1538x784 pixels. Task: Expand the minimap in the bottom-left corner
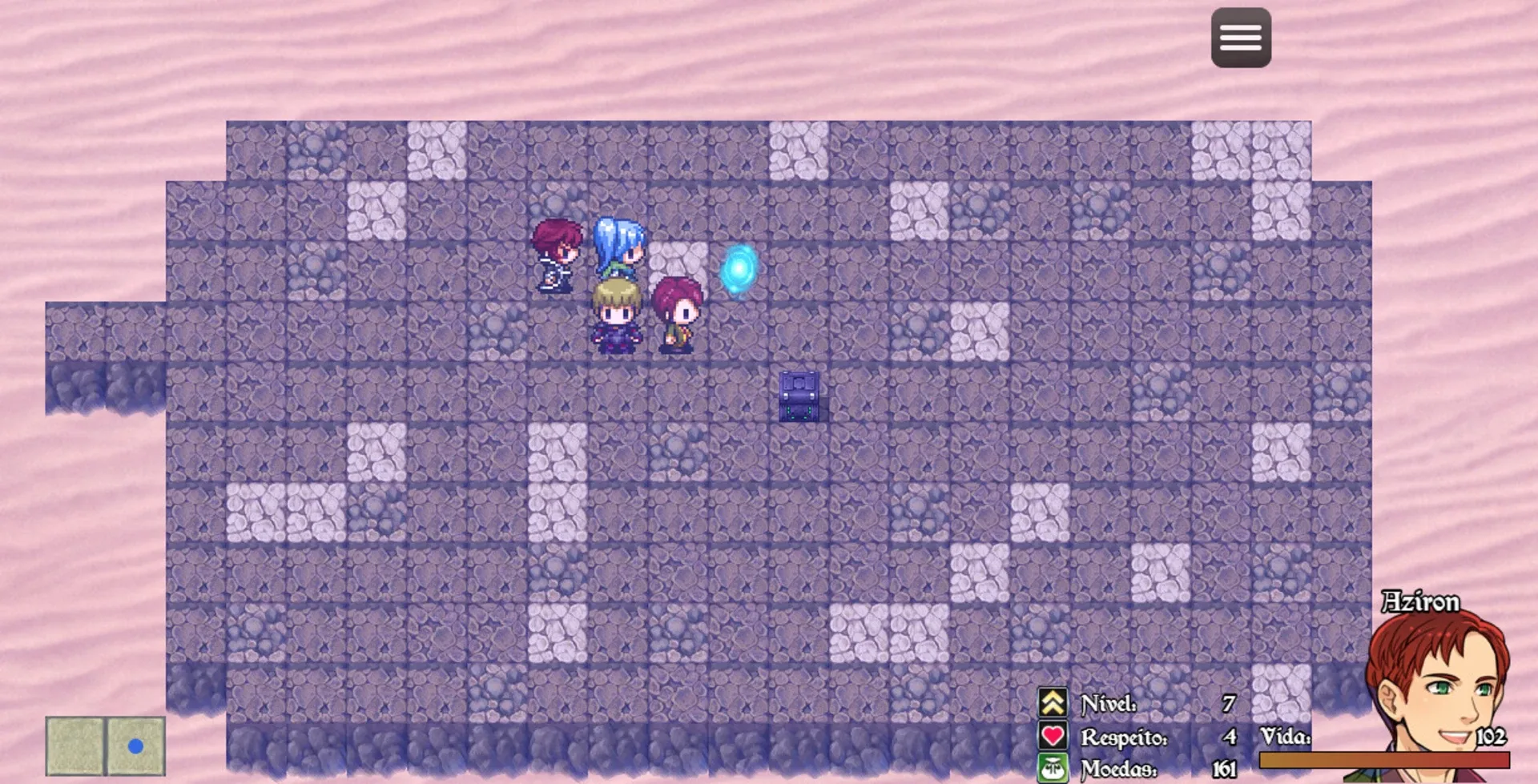[x=104, y=746]
